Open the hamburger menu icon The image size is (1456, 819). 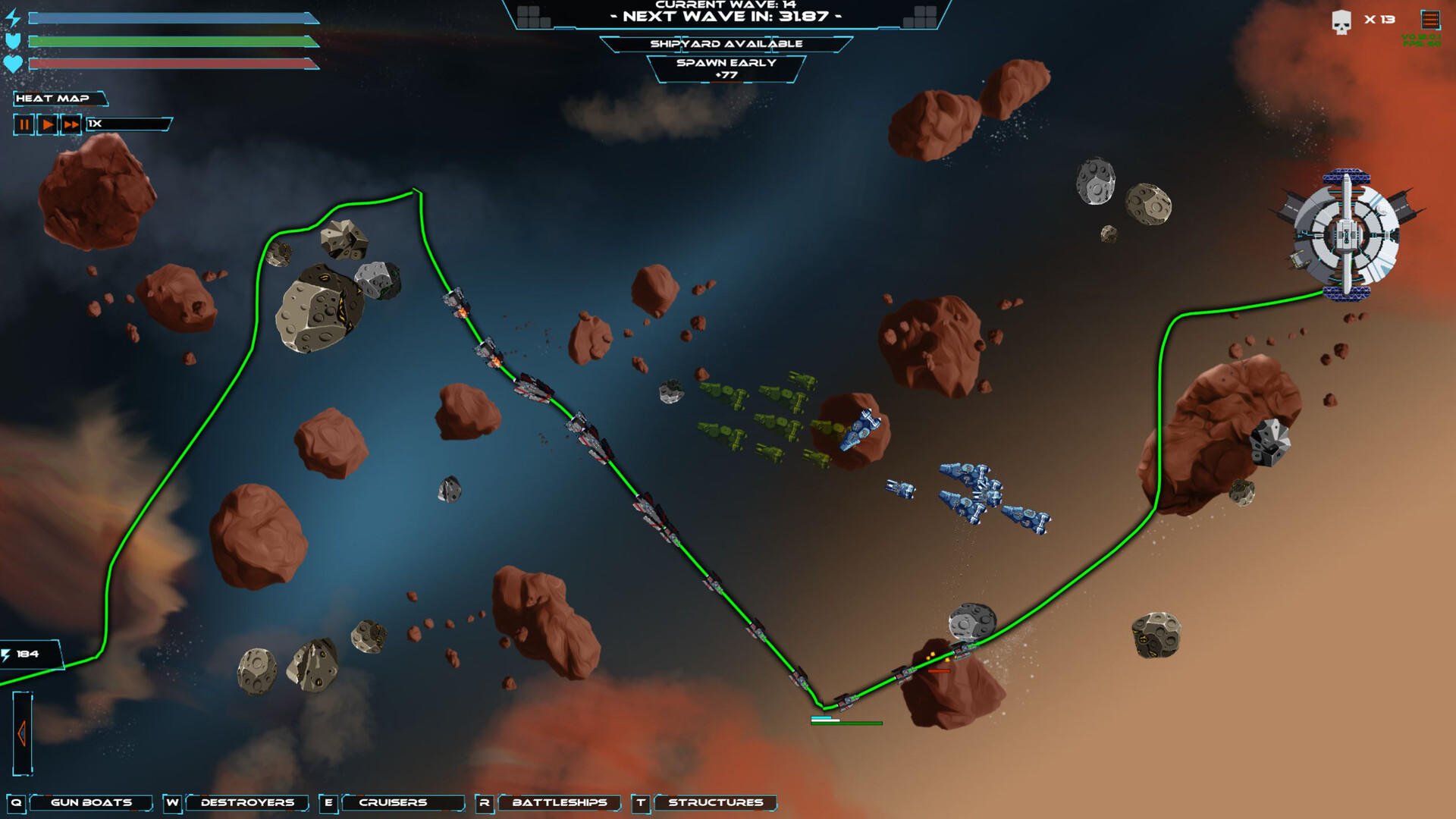click(x=1429, y=20)
